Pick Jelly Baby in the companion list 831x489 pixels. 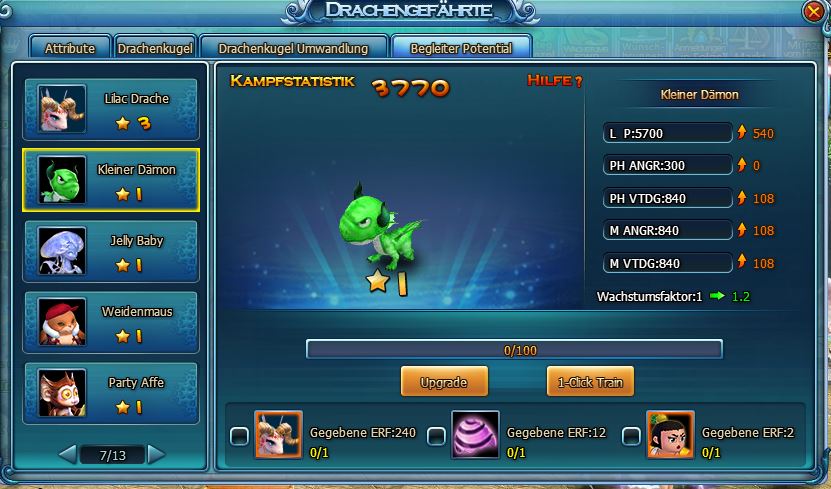(111, 251)
